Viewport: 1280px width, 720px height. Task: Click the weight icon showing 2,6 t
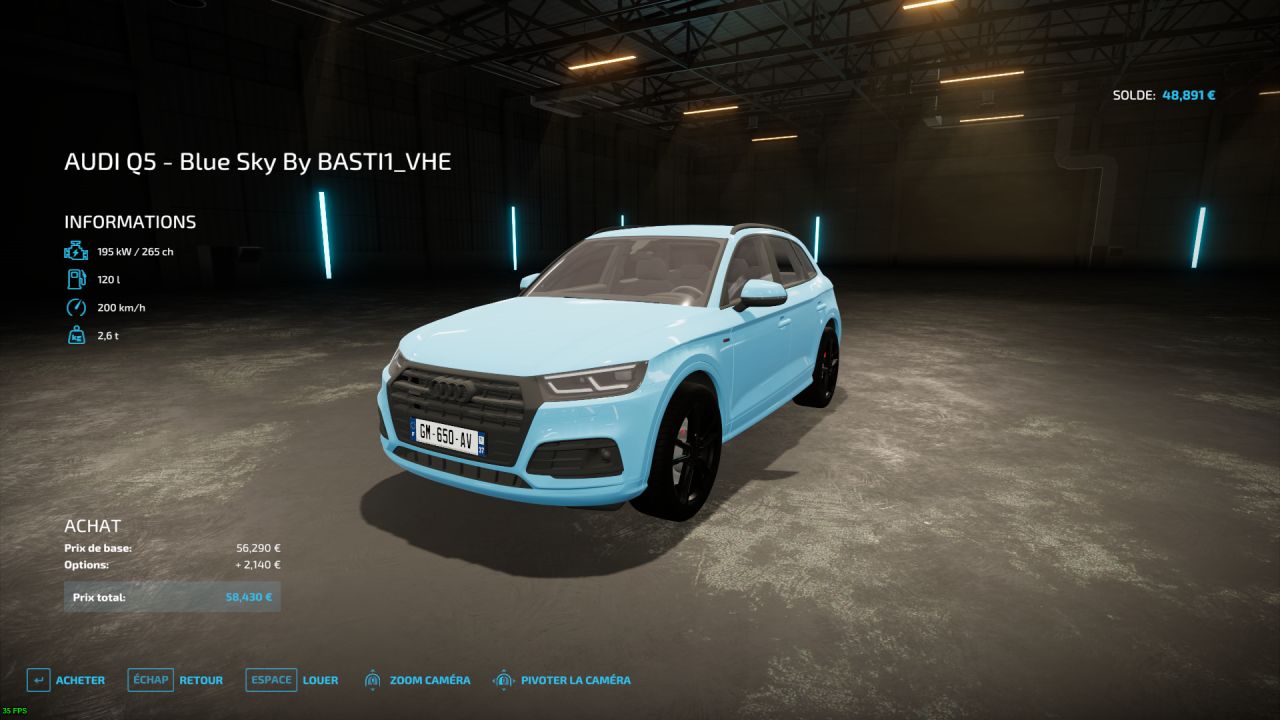coord(74,337)
